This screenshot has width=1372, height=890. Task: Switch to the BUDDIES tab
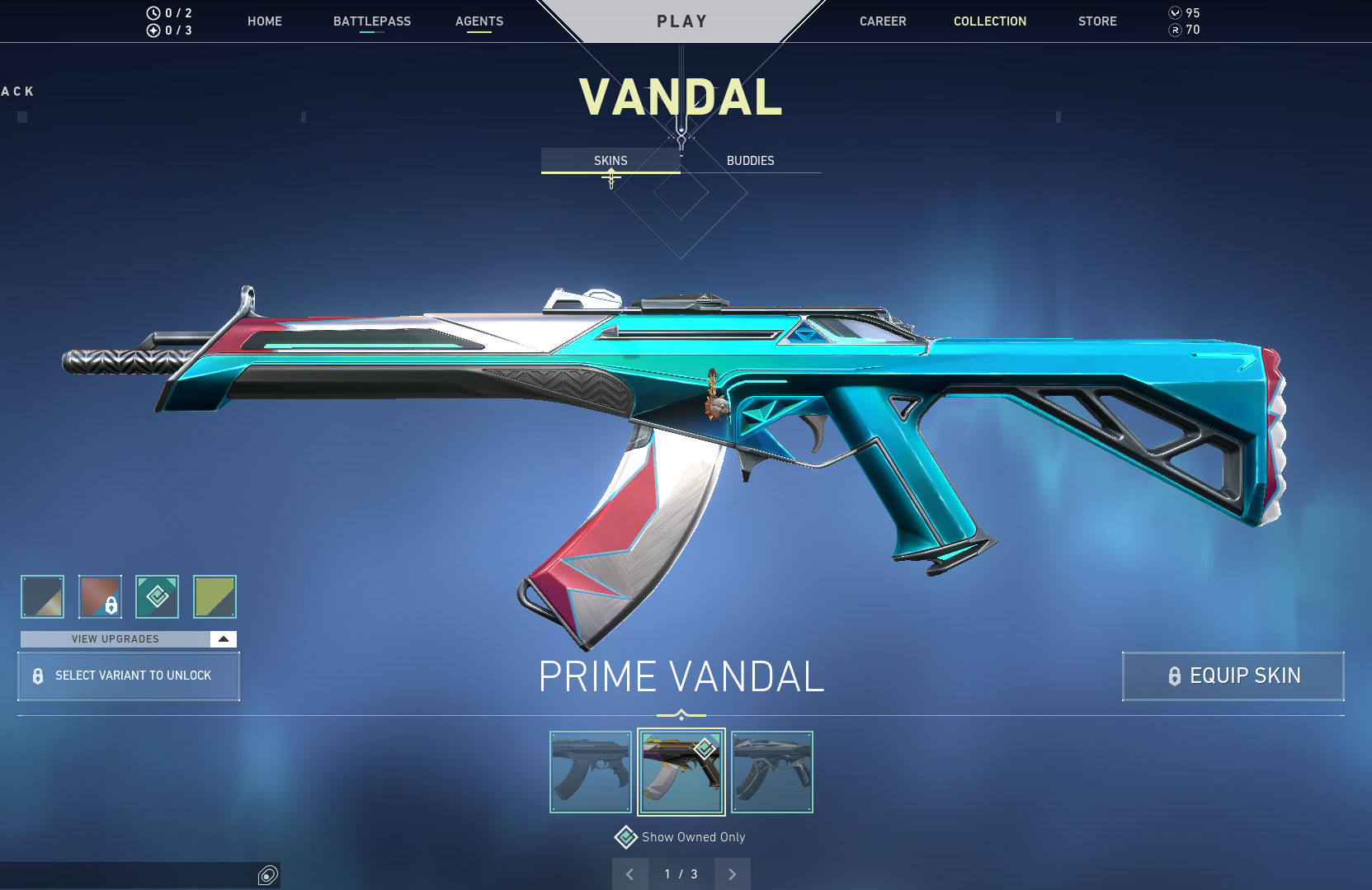751,160
